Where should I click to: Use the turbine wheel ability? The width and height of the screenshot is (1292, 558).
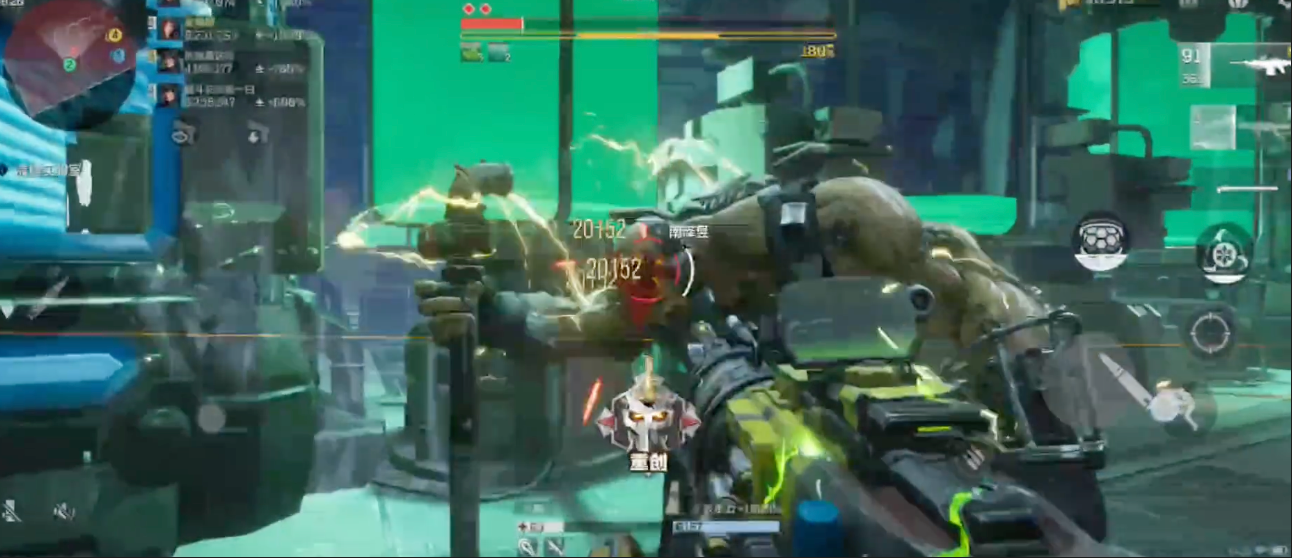point(1224,251)
